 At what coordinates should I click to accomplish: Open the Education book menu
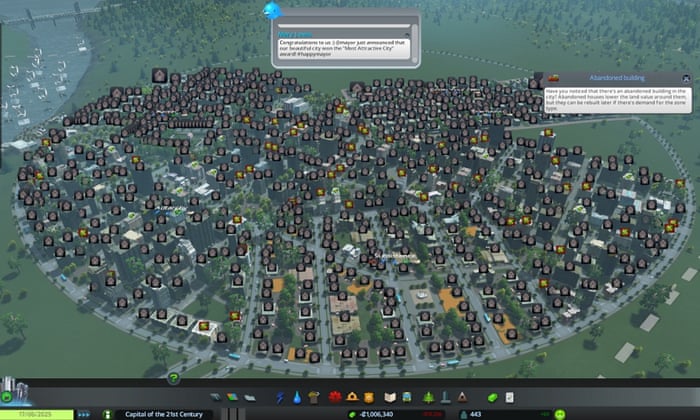pyautogui.click(x=390, y=397)
